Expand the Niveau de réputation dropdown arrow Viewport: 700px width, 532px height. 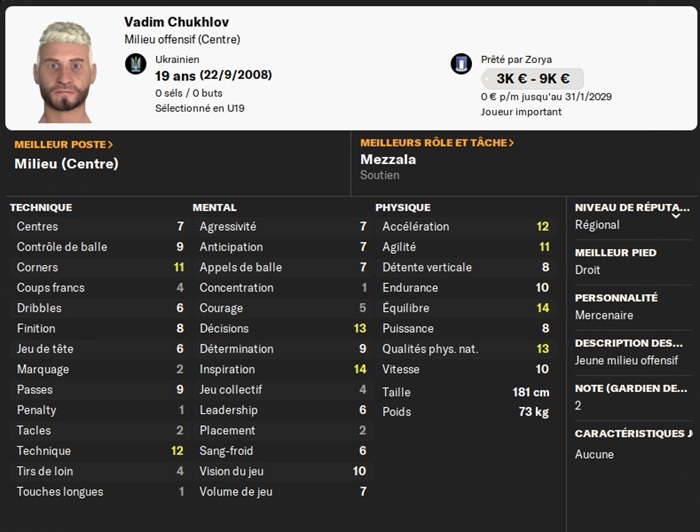677,213
